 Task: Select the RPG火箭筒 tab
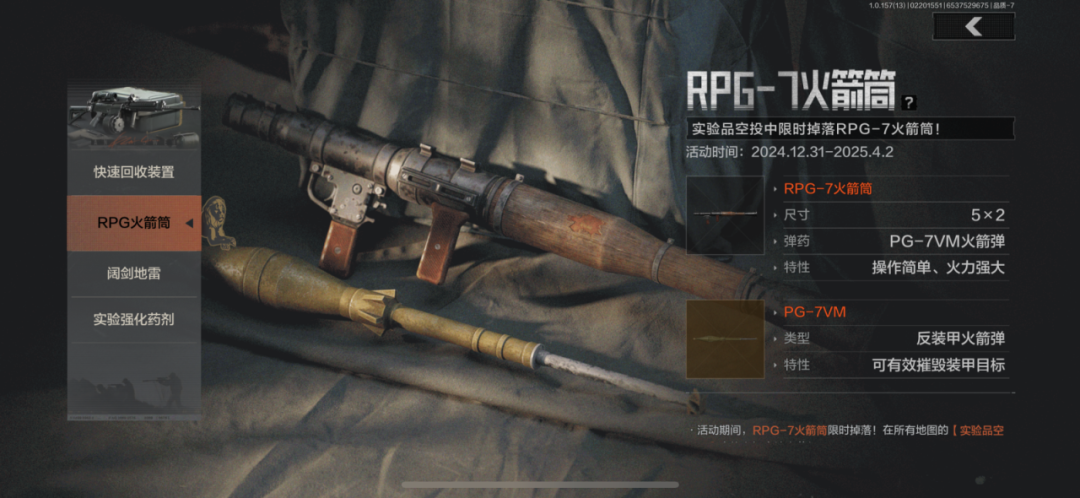134,222
